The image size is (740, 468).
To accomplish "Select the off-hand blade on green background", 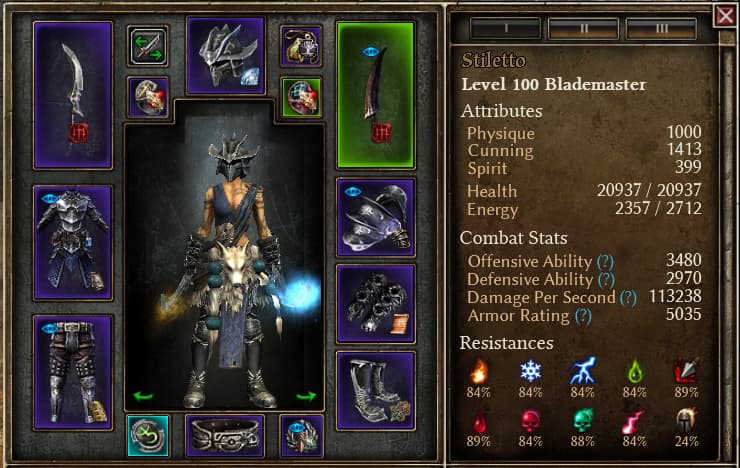I will (x=375, y=95).
